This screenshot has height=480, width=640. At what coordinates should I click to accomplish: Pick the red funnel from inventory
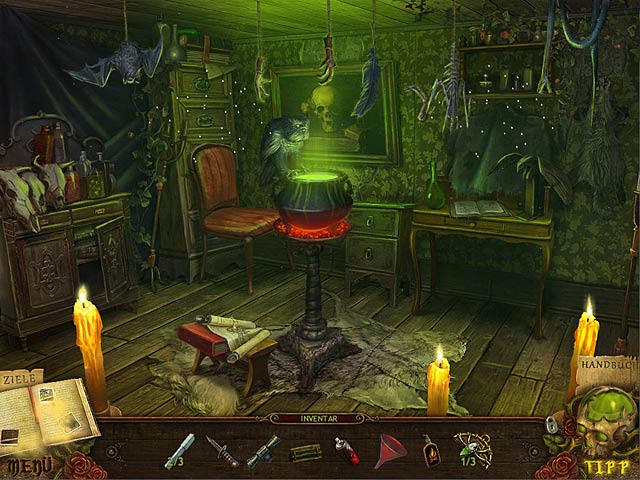pos(388,452)
